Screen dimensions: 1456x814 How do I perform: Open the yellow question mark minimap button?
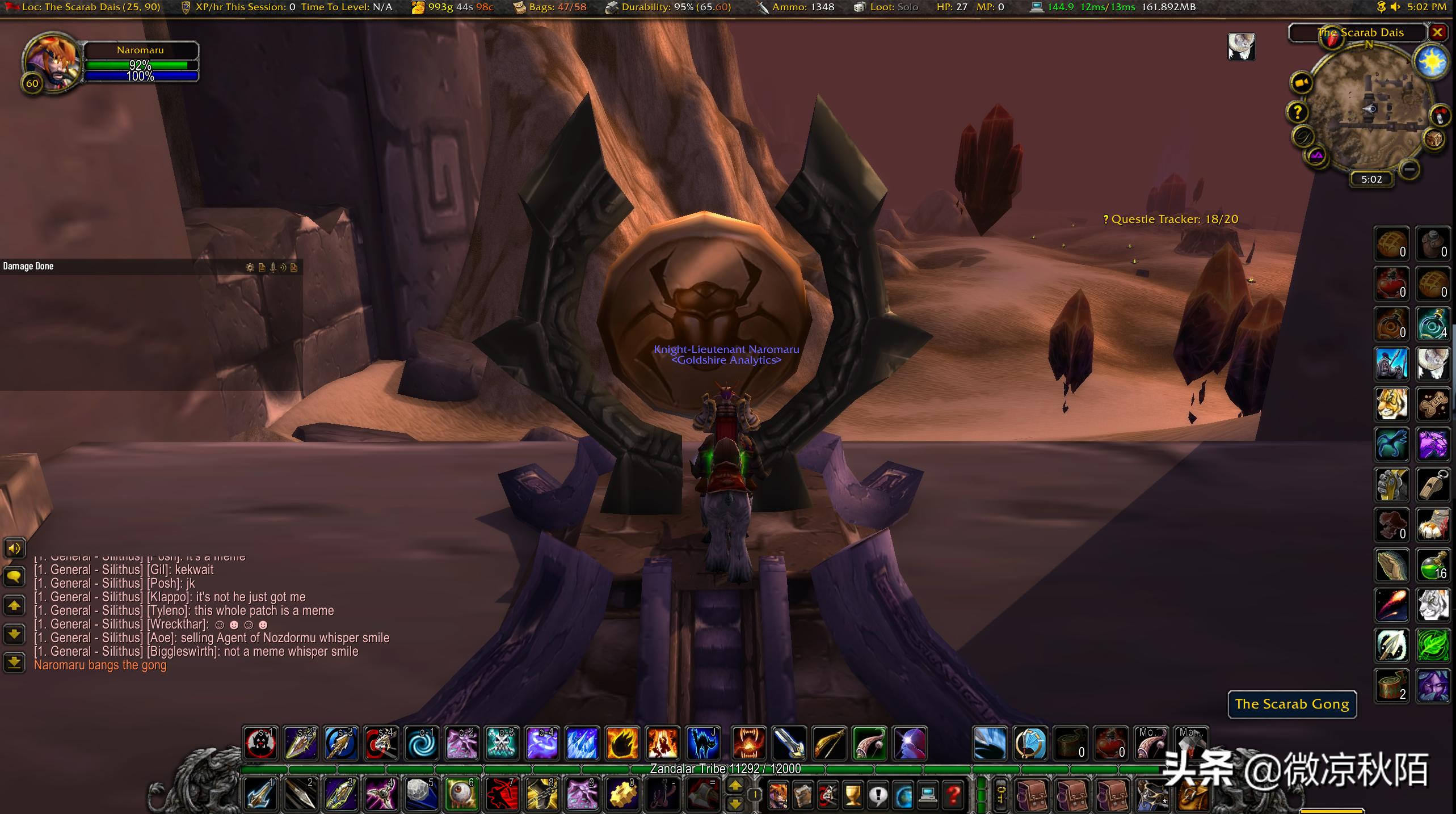1298,112
